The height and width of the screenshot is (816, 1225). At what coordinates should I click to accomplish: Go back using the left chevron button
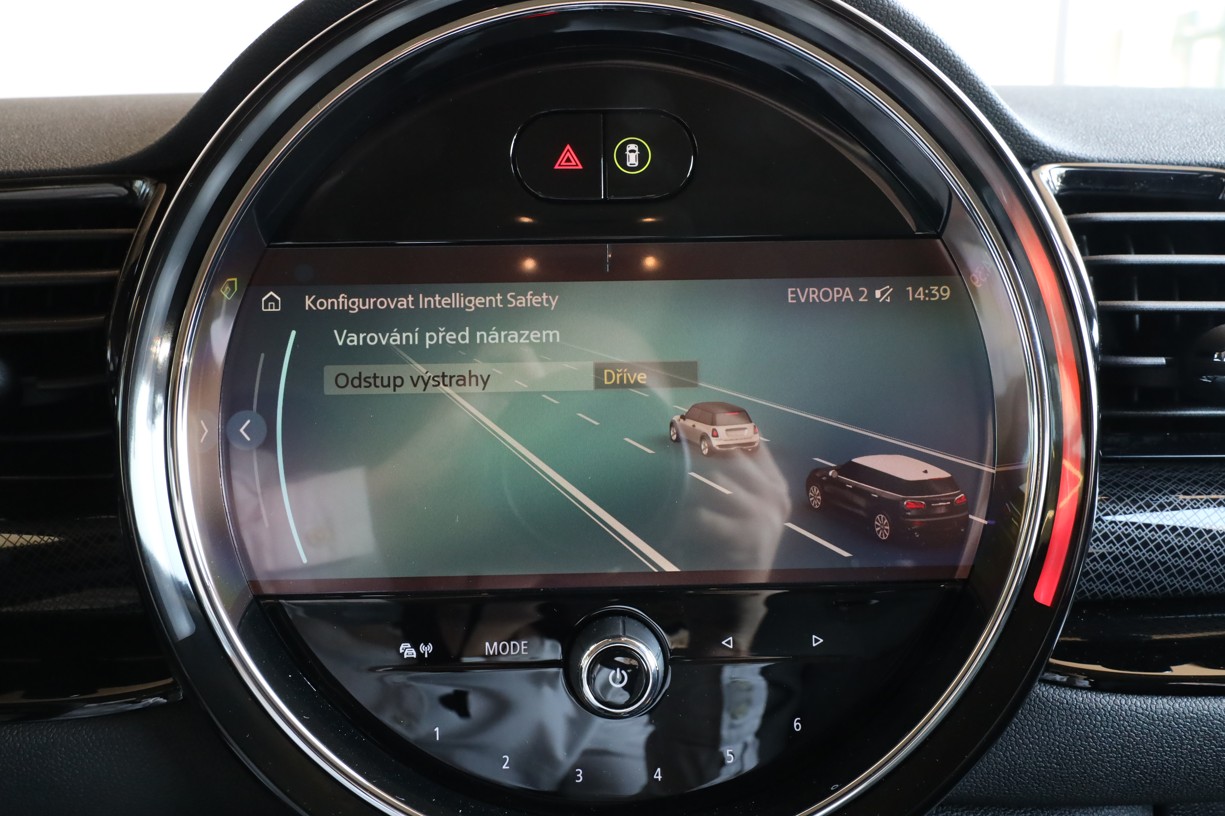(246, 430)
